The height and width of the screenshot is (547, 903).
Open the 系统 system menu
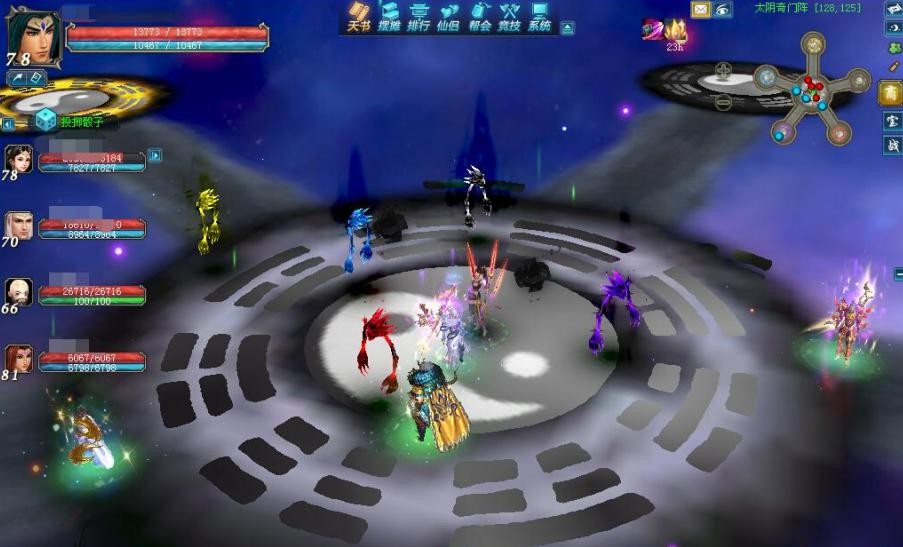point(540,17)
